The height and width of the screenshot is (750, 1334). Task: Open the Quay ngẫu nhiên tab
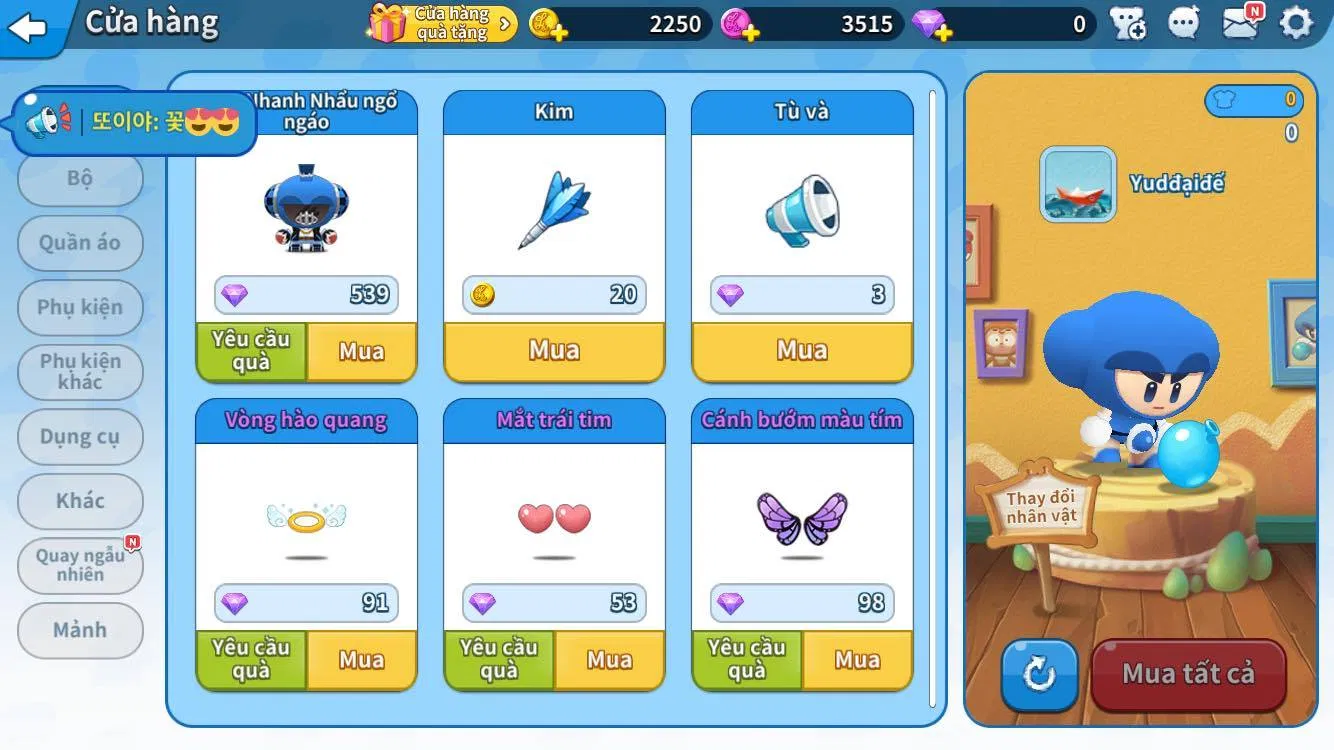[x=80, y=565]
